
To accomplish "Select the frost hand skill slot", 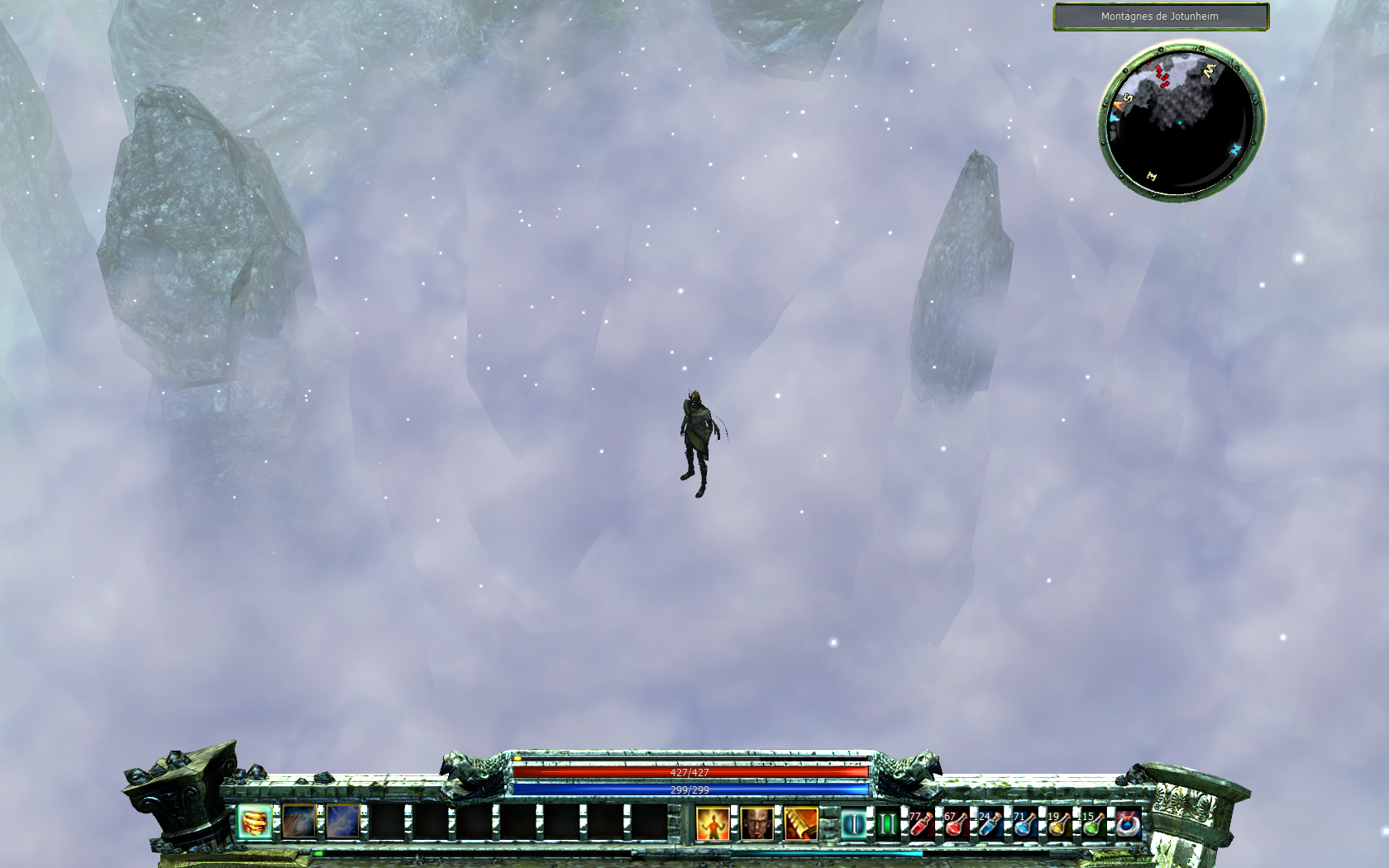I will pyautogui.click(x=299, y=823).
